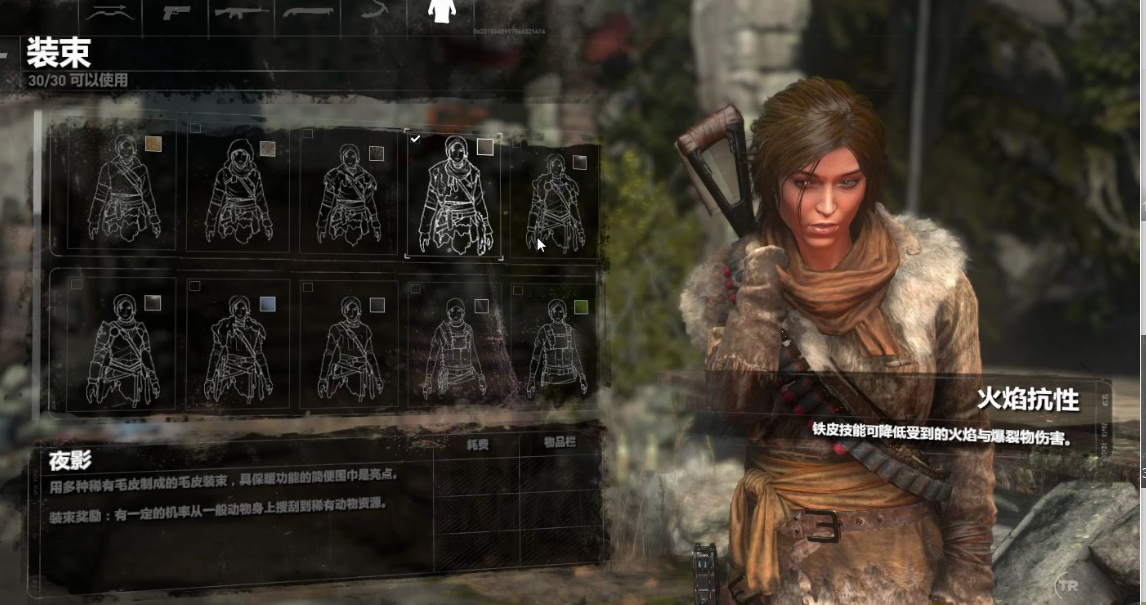
Task: Pick the outfit with the pale blue swatch
Action: coord(238,345)
